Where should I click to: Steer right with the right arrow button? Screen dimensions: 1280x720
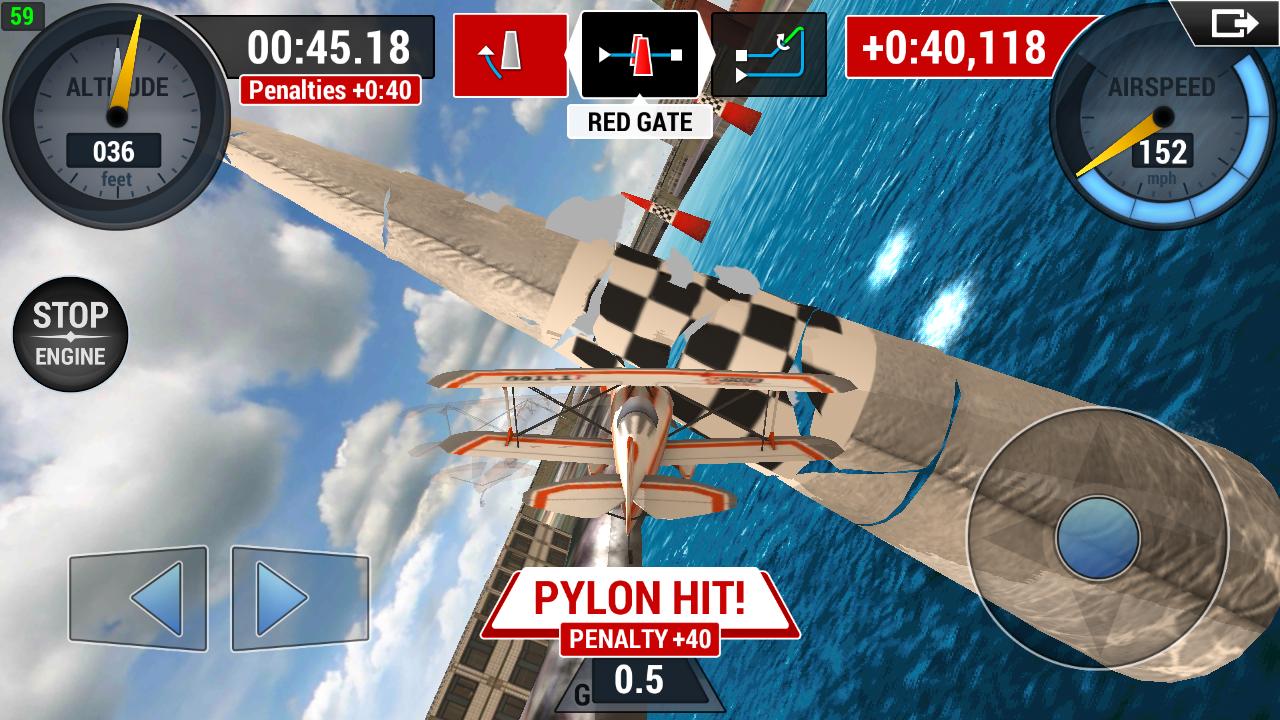tap(299, 598)
